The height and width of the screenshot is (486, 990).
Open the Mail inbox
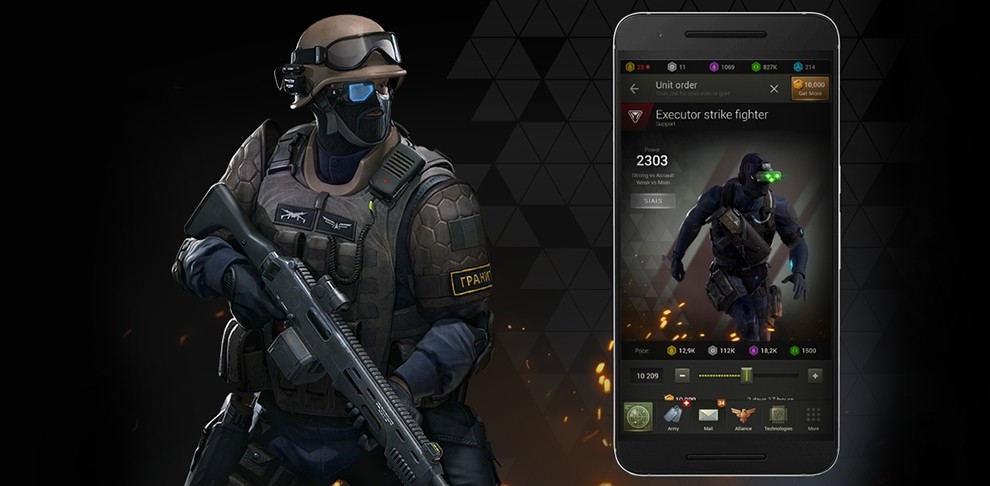pyautogui.click(x=708, y=416)
